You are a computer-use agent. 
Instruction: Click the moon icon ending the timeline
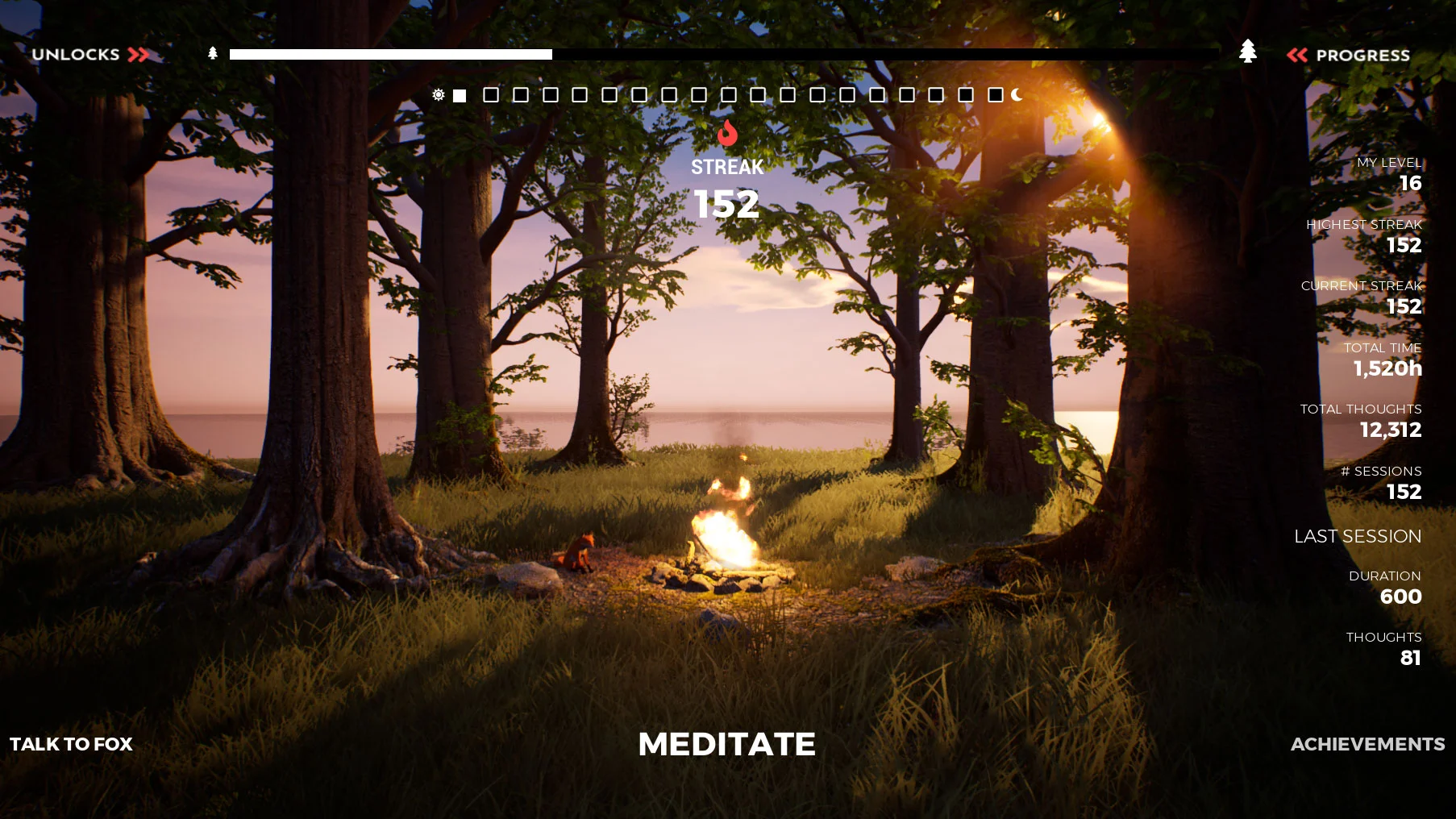[1015, 95]
